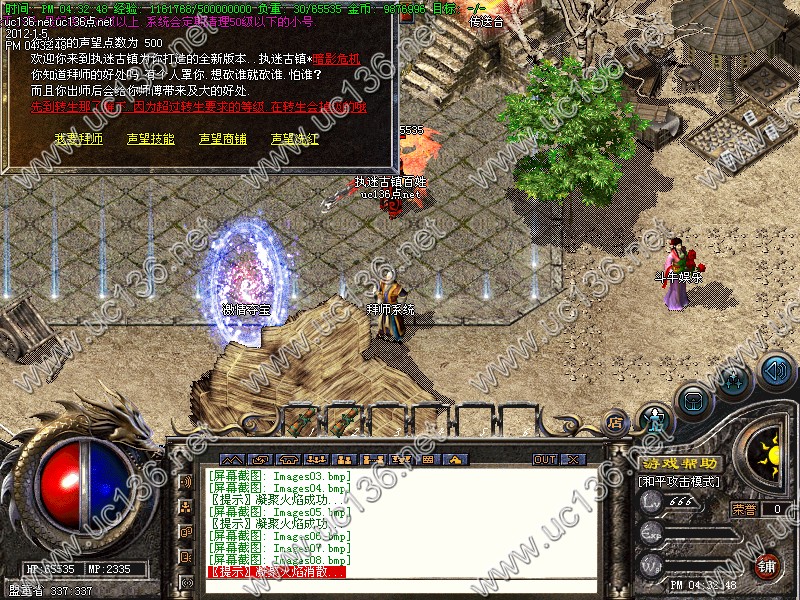Choose the 我要拜师 dialogue option
The width and height of the screenshot is (800, 600).
click(79, 139)
